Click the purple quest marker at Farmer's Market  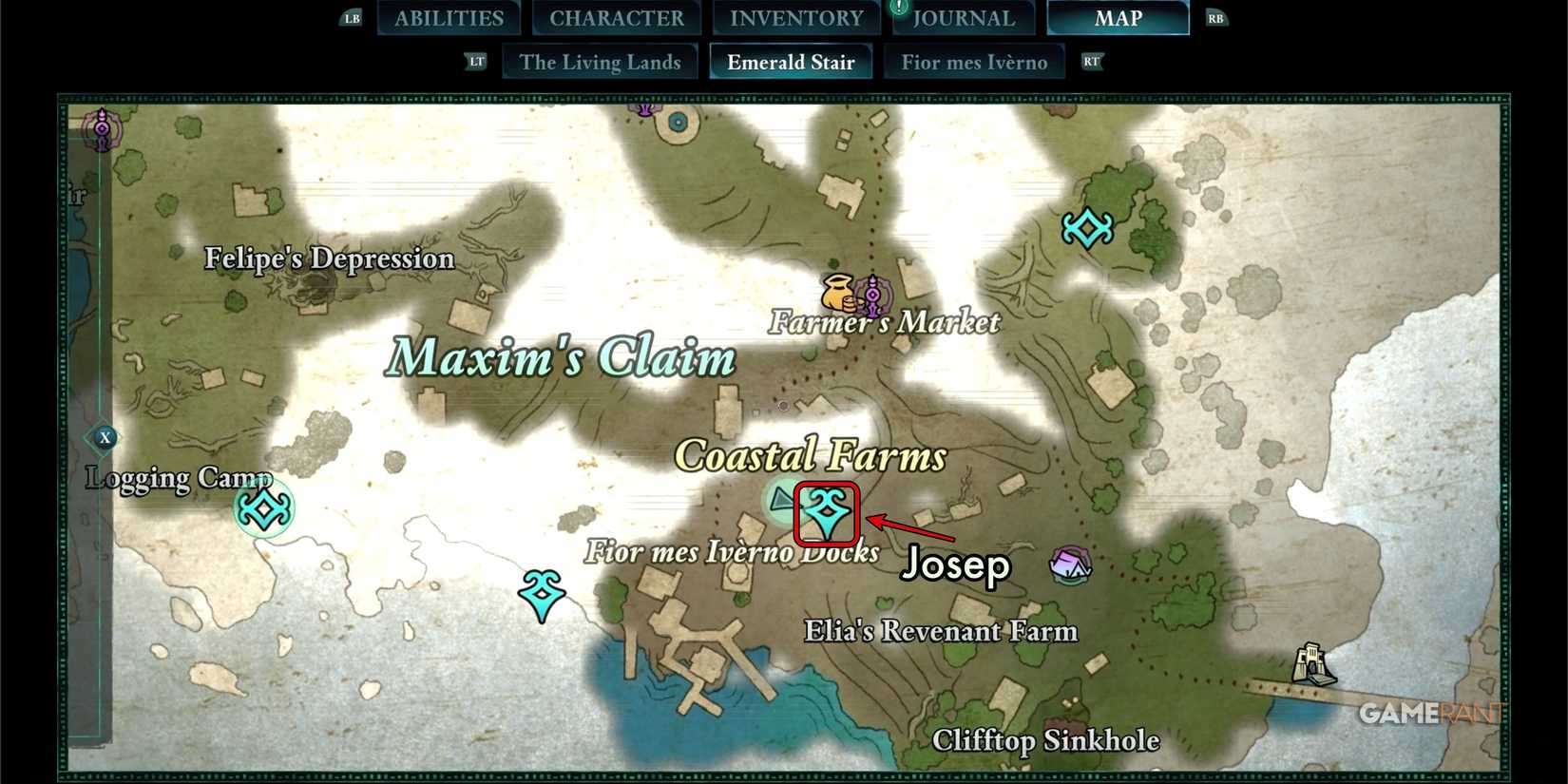[x=874, y=295]
